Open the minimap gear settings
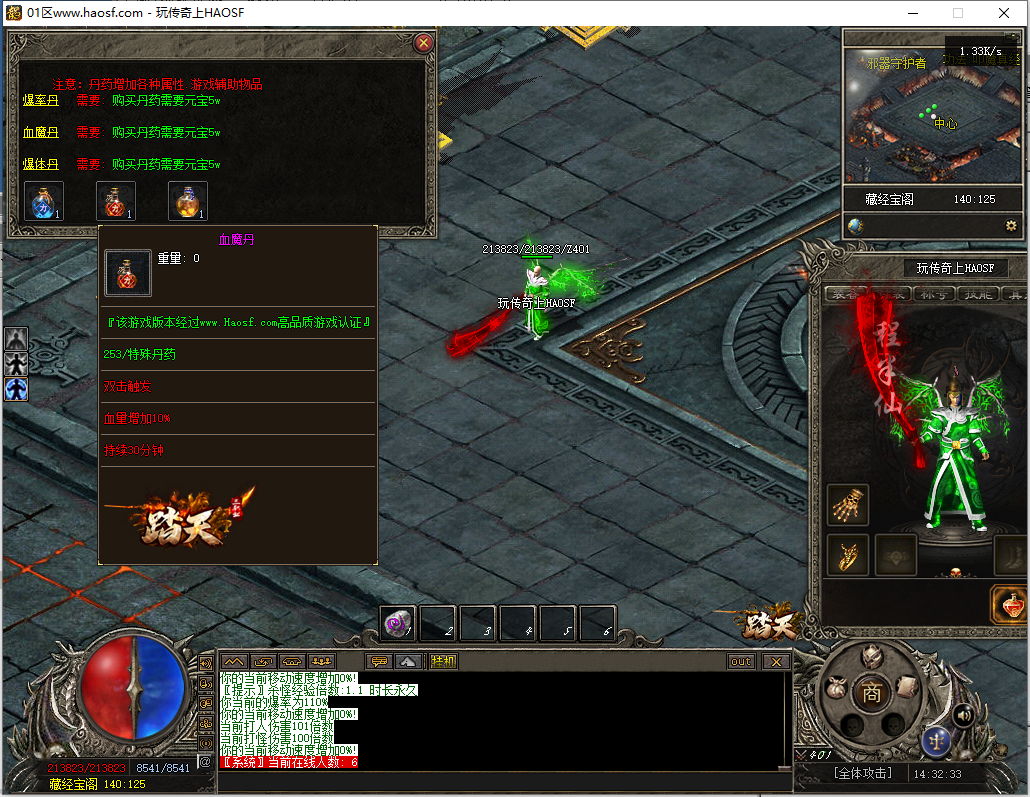The height and width of the screenshot is (797, 1030). [1011, 226]
